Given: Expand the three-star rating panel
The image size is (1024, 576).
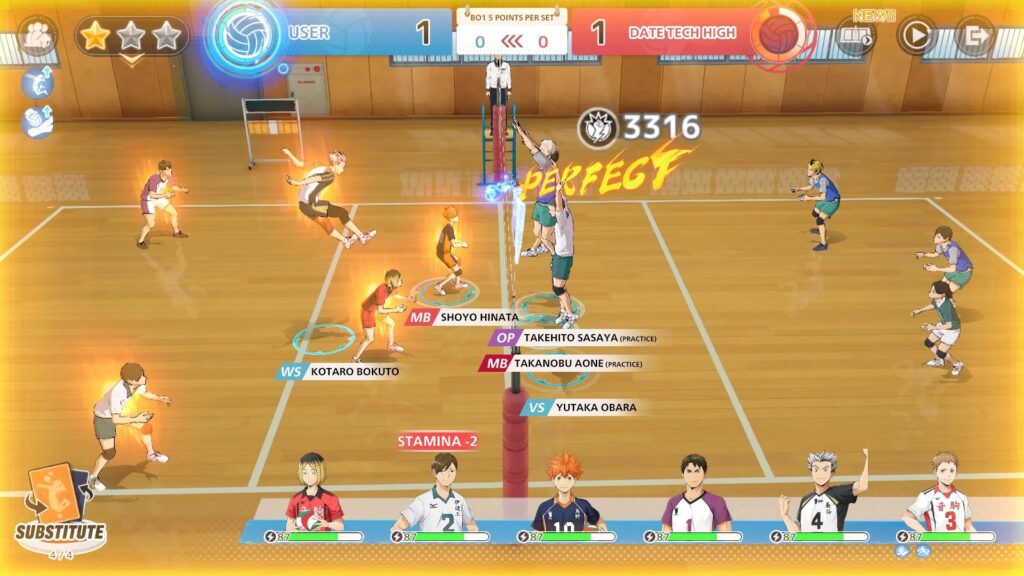Looking at the screenshot, I should [130, 38].
